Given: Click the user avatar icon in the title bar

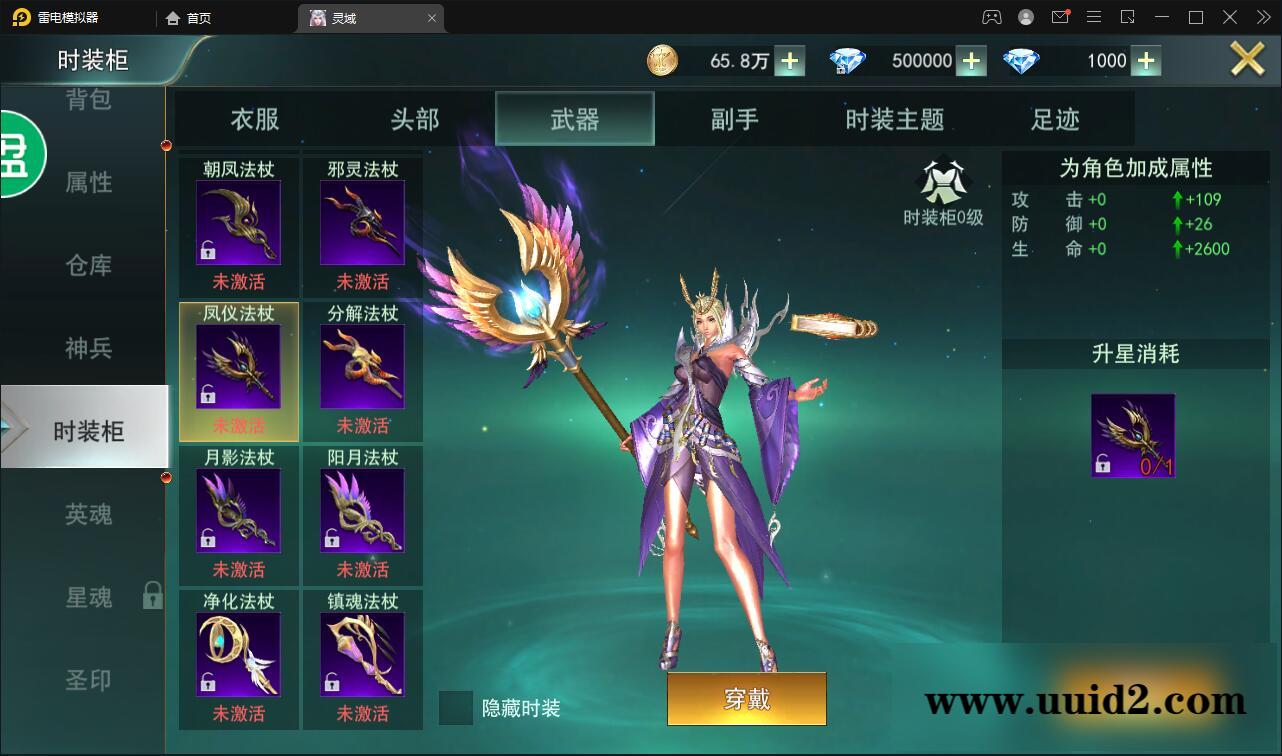Looking at the screenshot, I should (x=1024, y=16).
